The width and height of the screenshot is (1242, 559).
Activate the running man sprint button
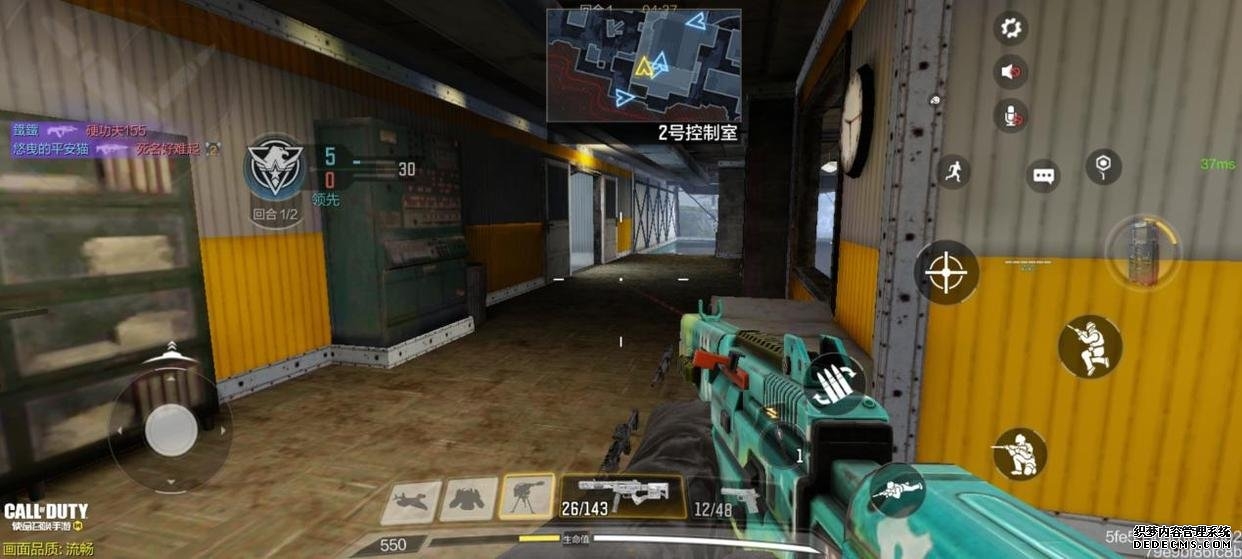(953, 171)
